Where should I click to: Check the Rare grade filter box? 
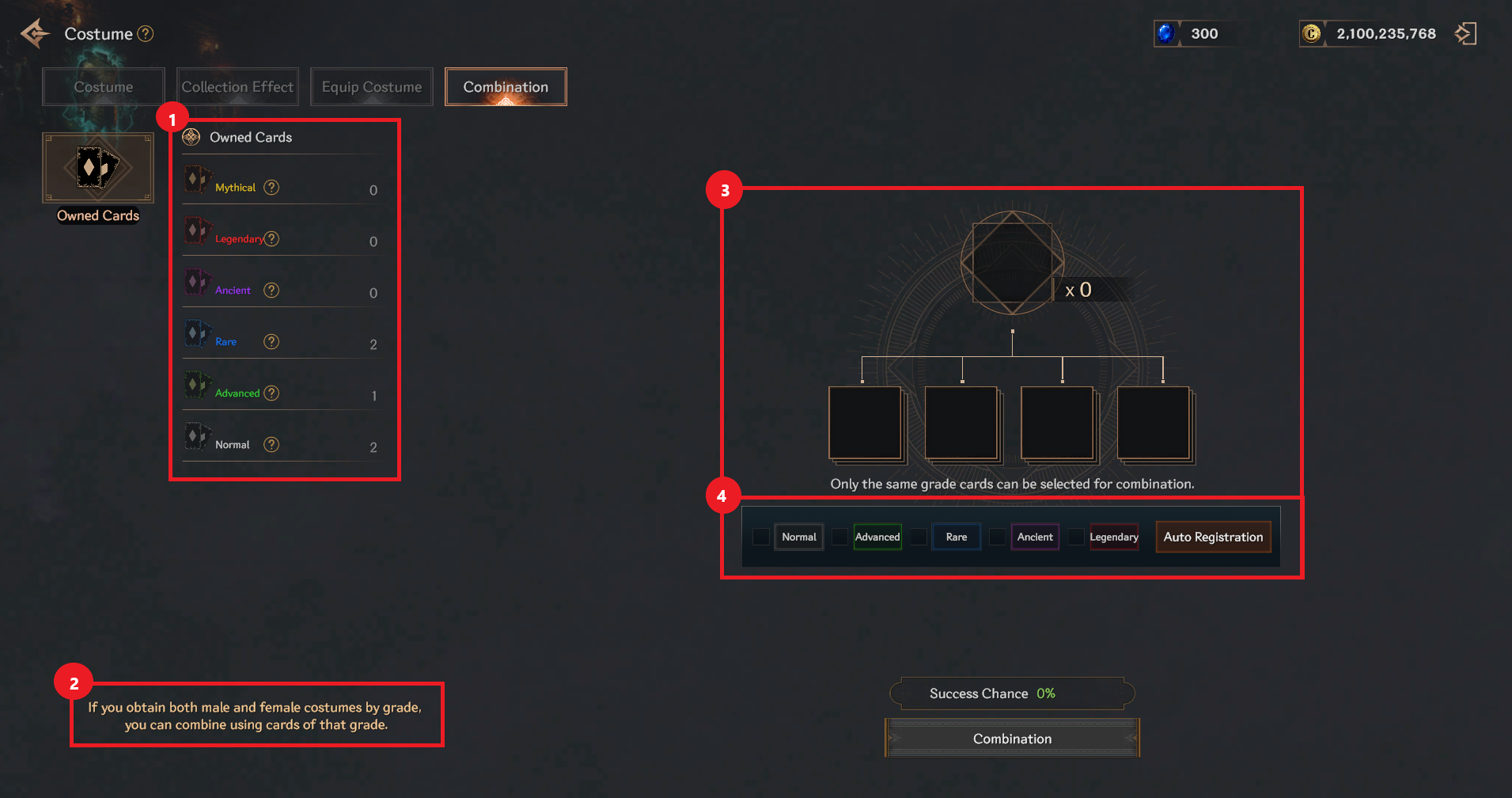[x=919, y=537]
